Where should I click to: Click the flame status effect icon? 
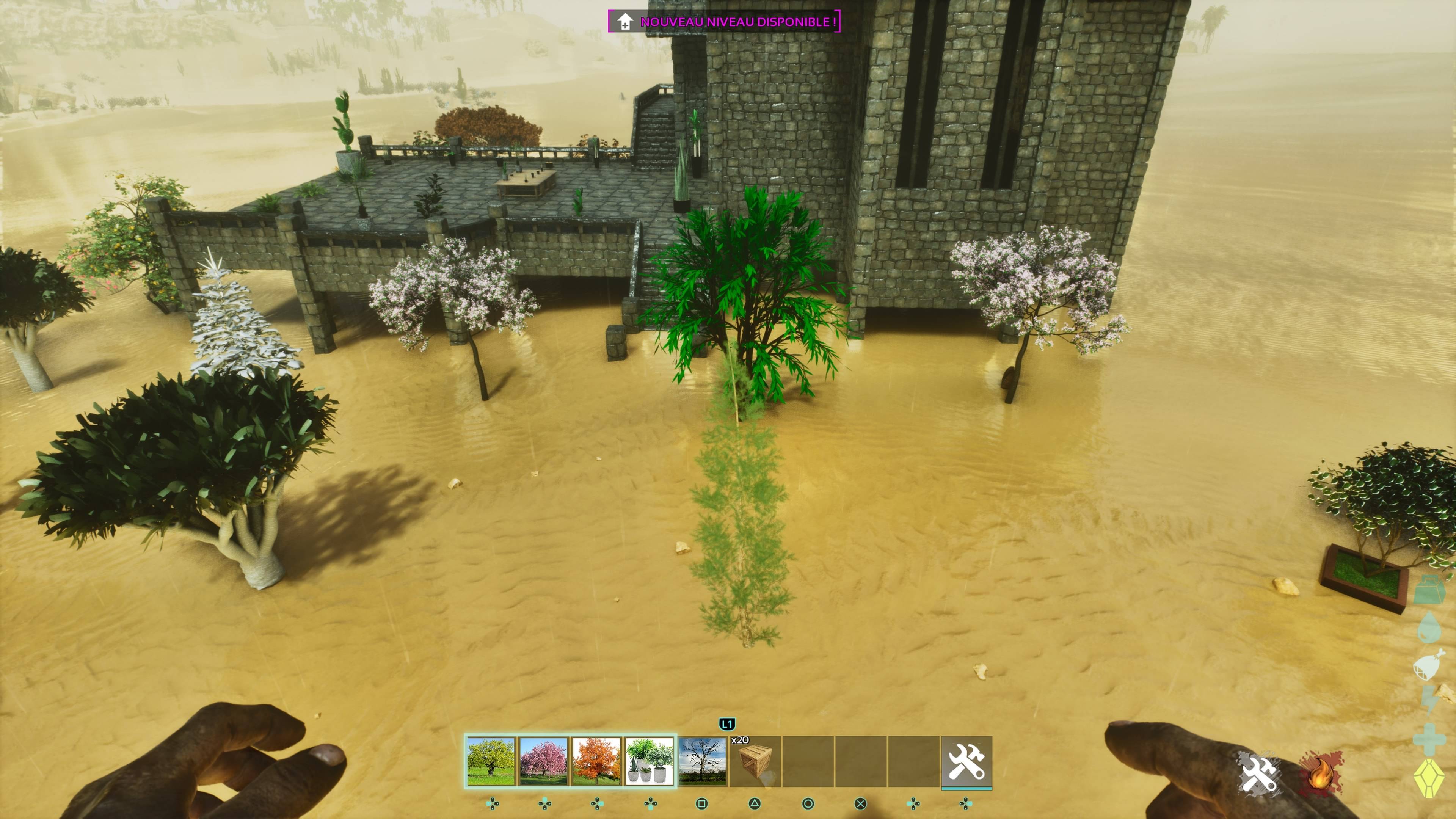point(1321,773)
